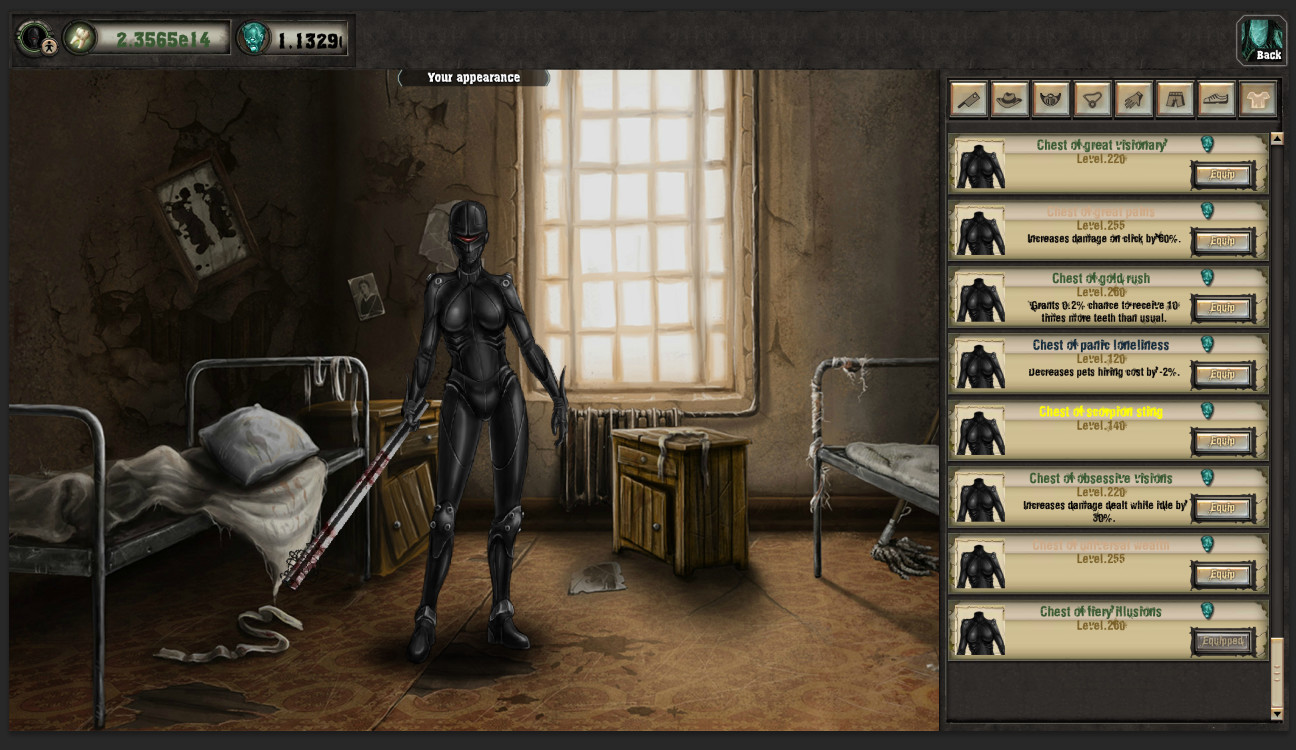Image resolution: width=1296 pixels, height=750 pixels.
Task: Open the shirt equipment category
Action: click(1257, 98)
